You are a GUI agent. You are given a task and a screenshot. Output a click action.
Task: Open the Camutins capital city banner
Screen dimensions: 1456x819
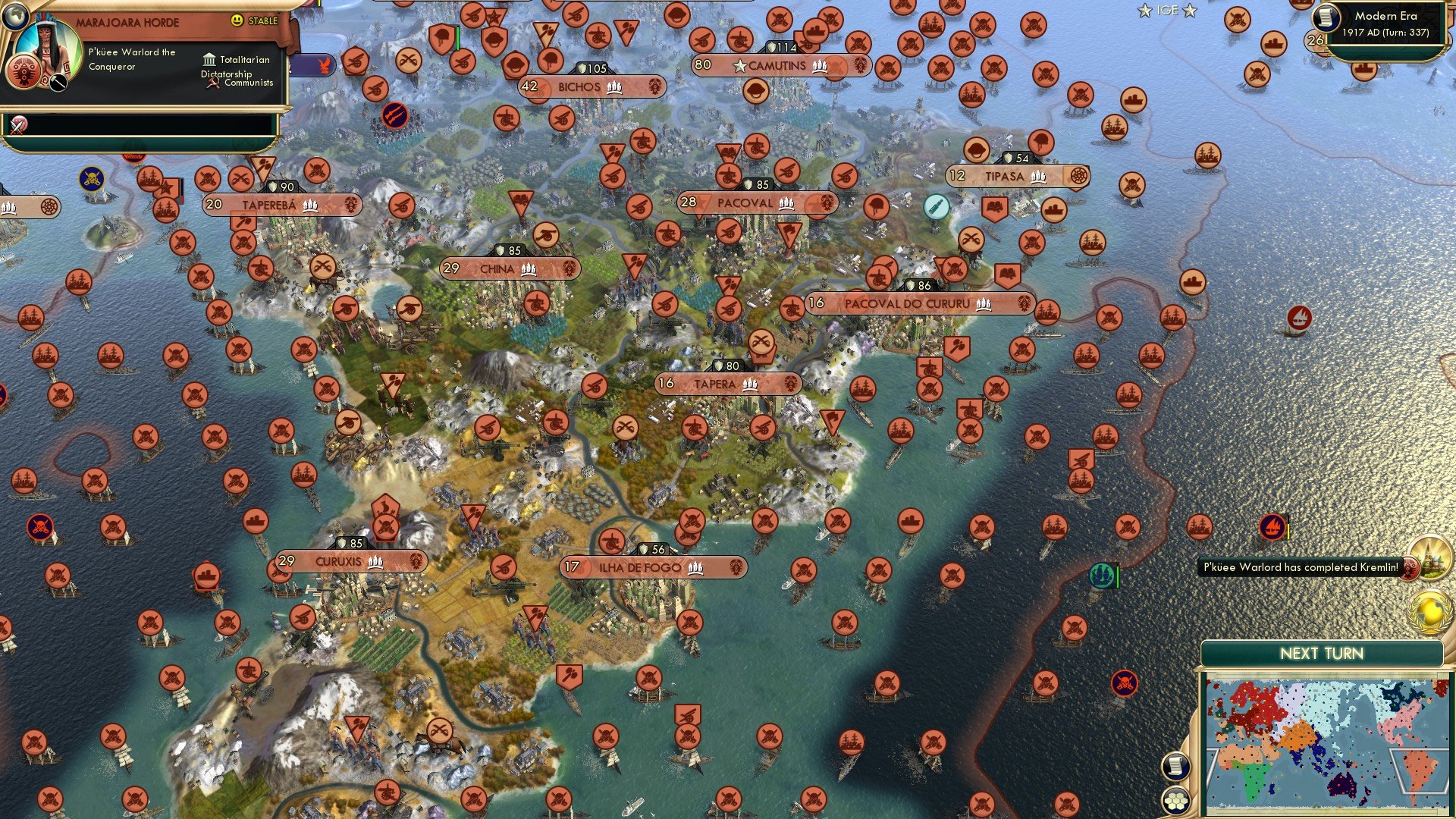click(x=777, y=66)
